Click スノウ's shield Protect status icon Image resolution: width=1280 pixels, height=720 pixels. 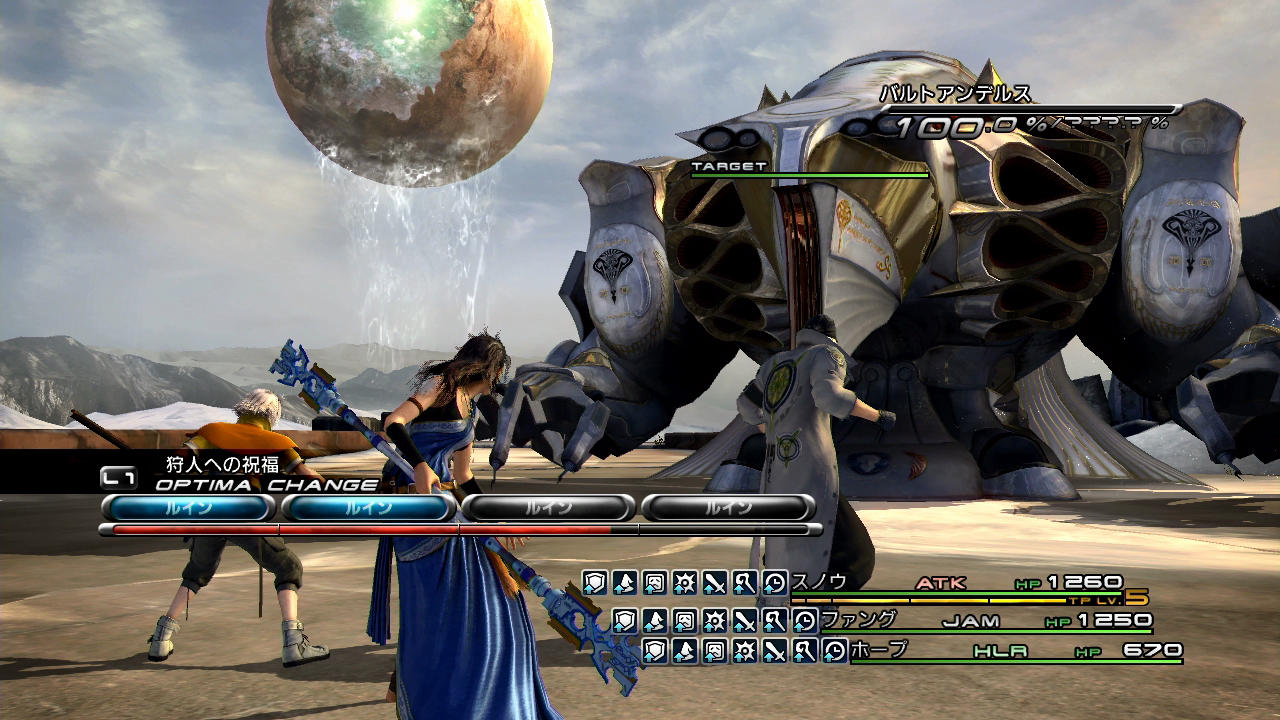coord(596,583)
